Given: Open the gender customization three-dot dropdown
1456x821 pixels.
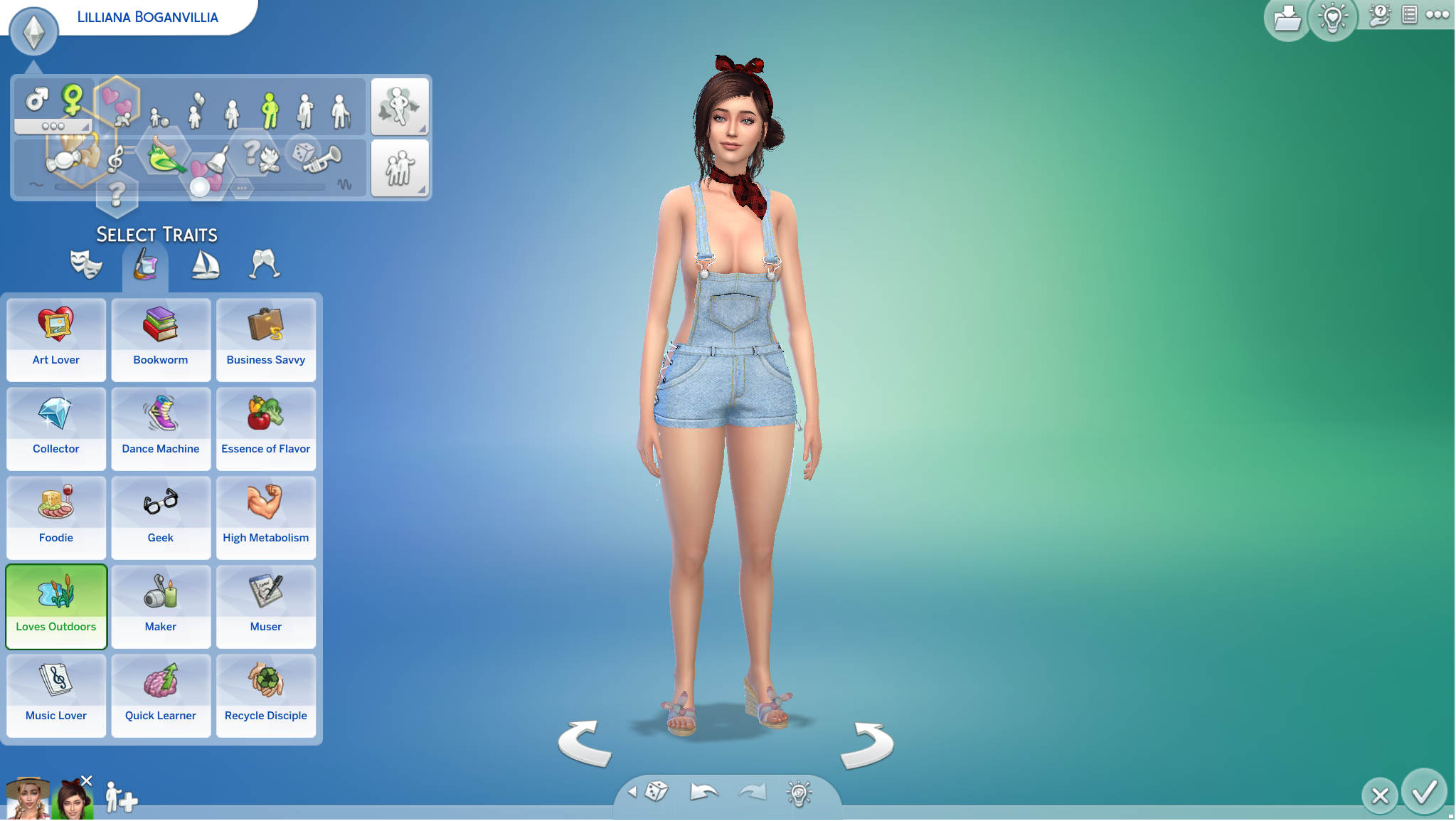Looking at the screenshot, I should (55, 126).
